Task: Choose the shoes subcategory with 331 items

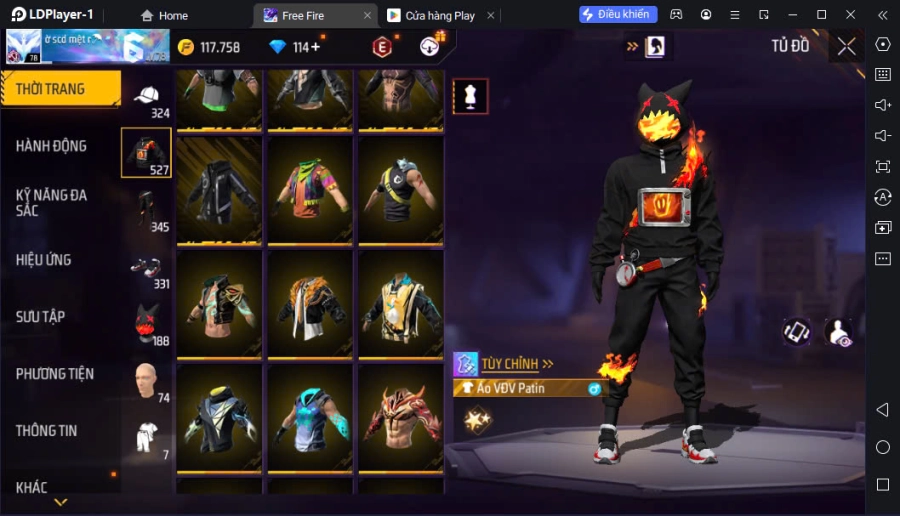Action: pyautogui.click(x=146, y=269)
